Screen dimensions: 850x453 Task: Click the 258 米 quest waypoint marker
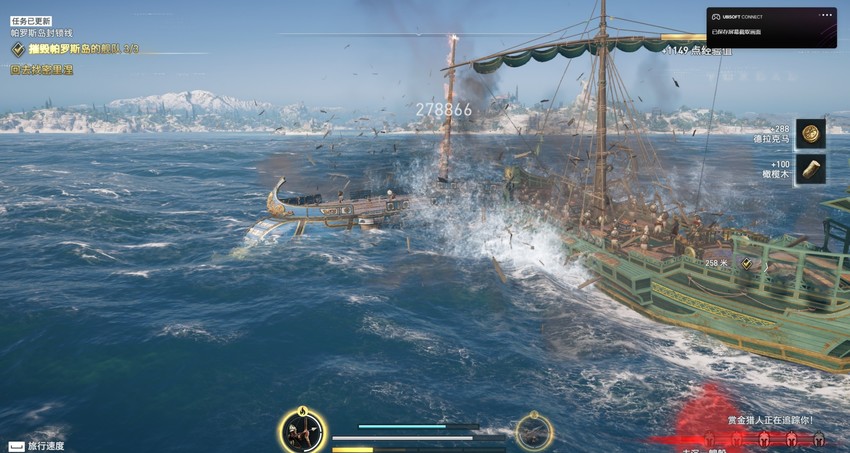(x=746, y=263)
